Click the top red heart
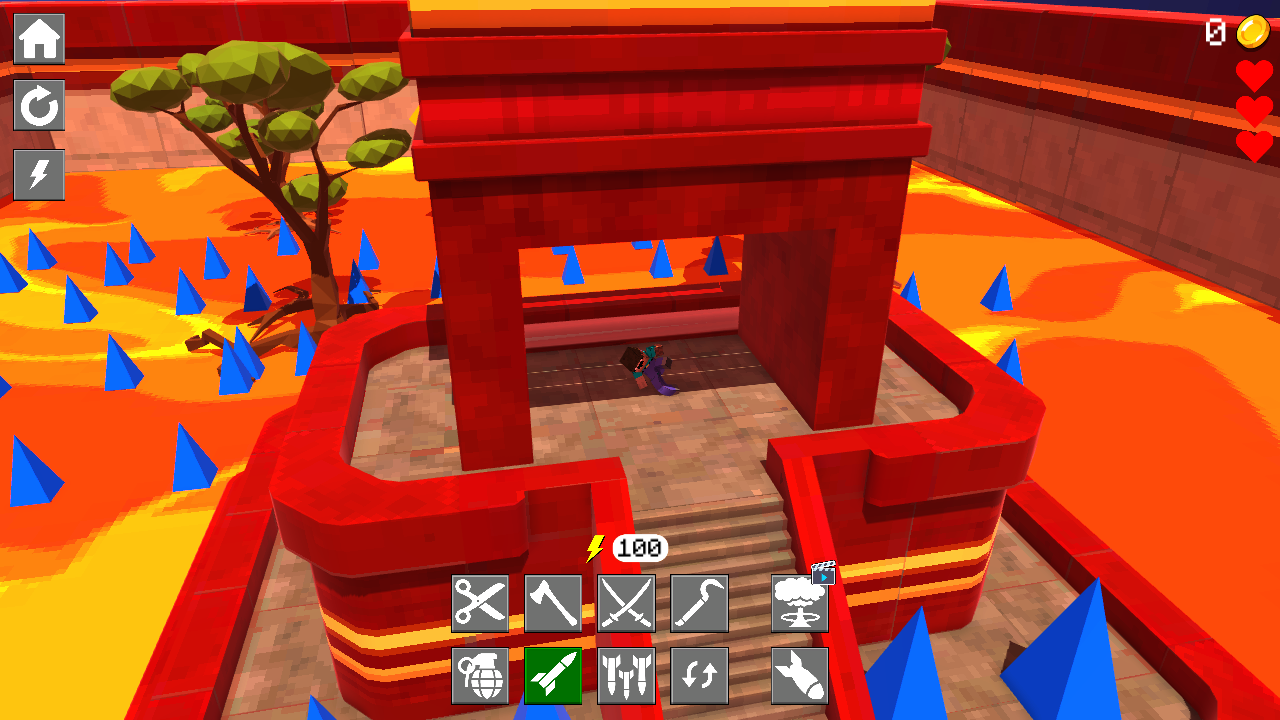Viewport: 1280px width, 720px height. point(1253,75)
